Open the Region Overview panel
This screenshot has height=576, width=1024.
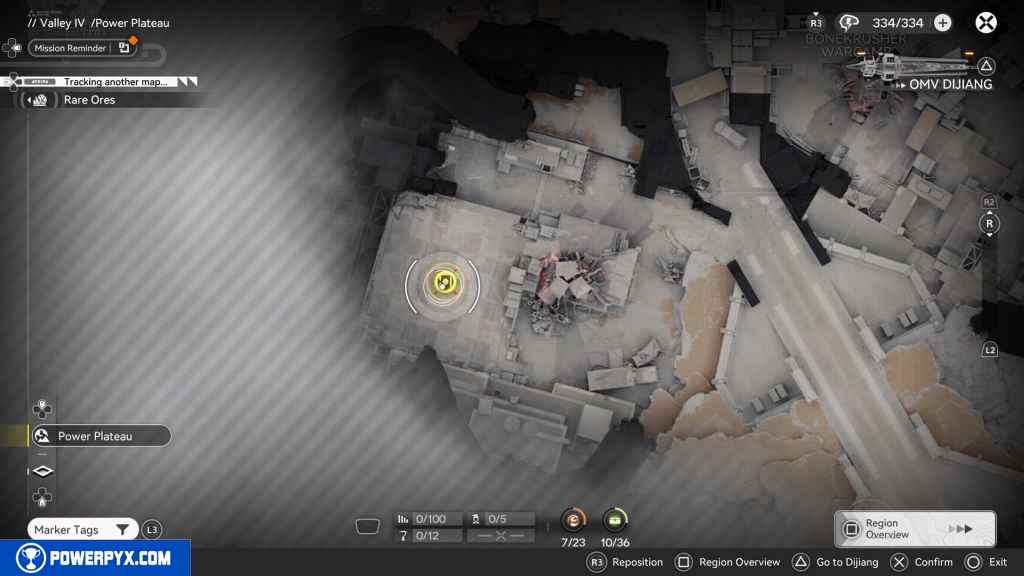coord(914,529)
